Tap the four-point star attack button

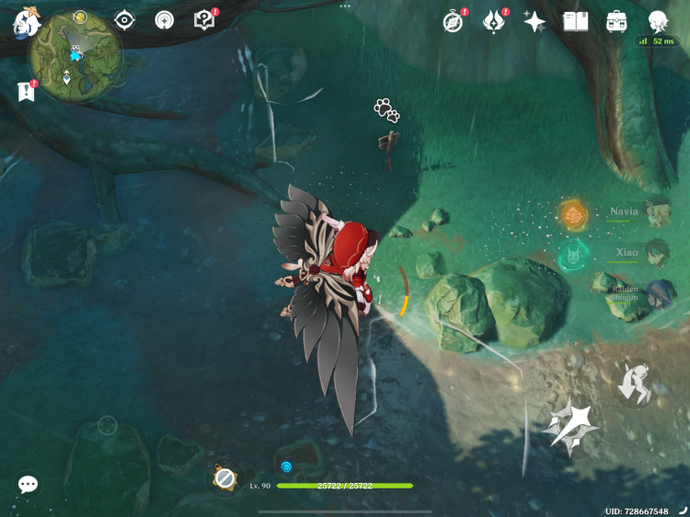click(569, 425)
